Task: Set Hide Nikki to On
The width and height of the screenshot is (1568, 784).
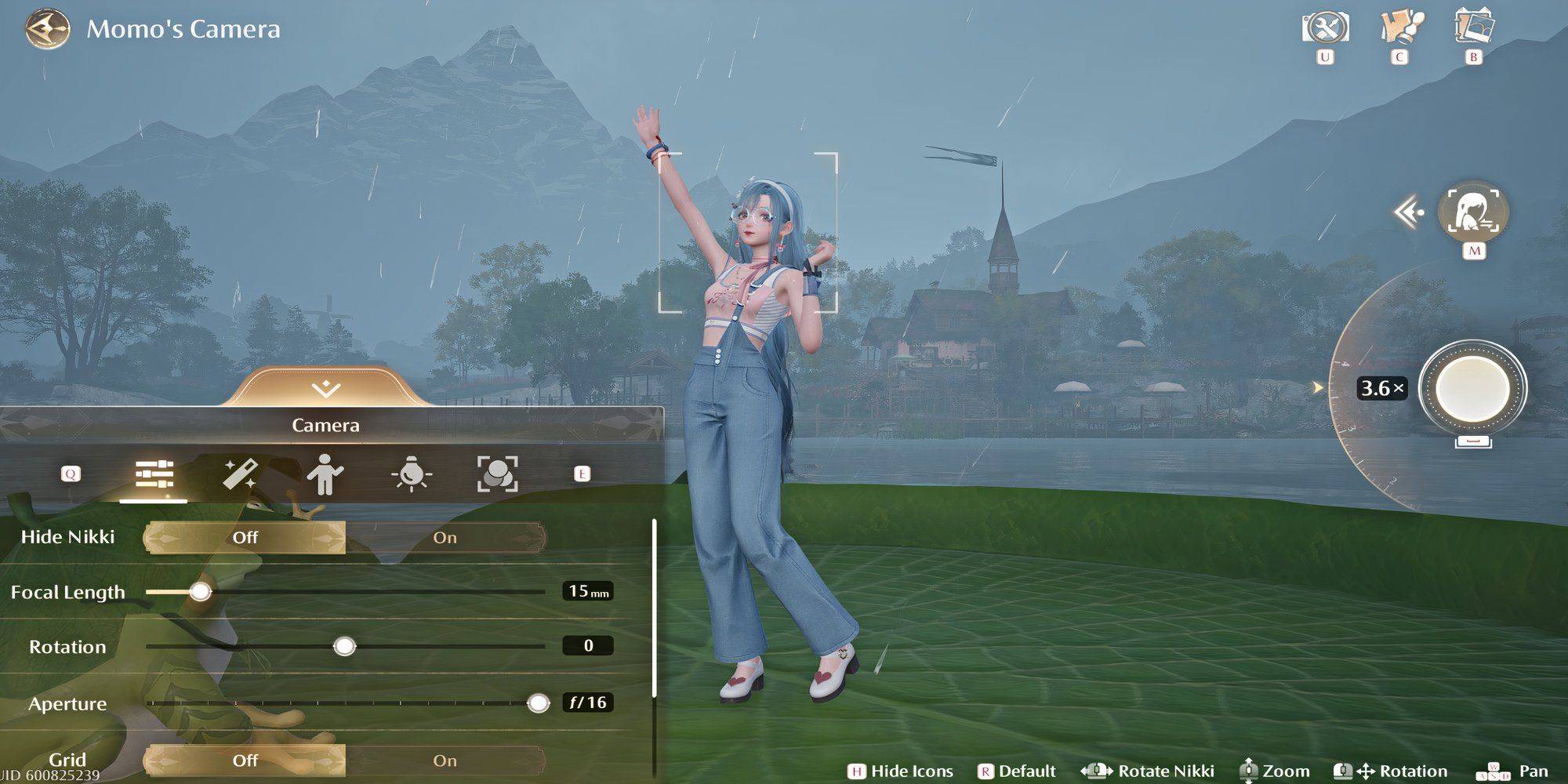Action: 445,538
